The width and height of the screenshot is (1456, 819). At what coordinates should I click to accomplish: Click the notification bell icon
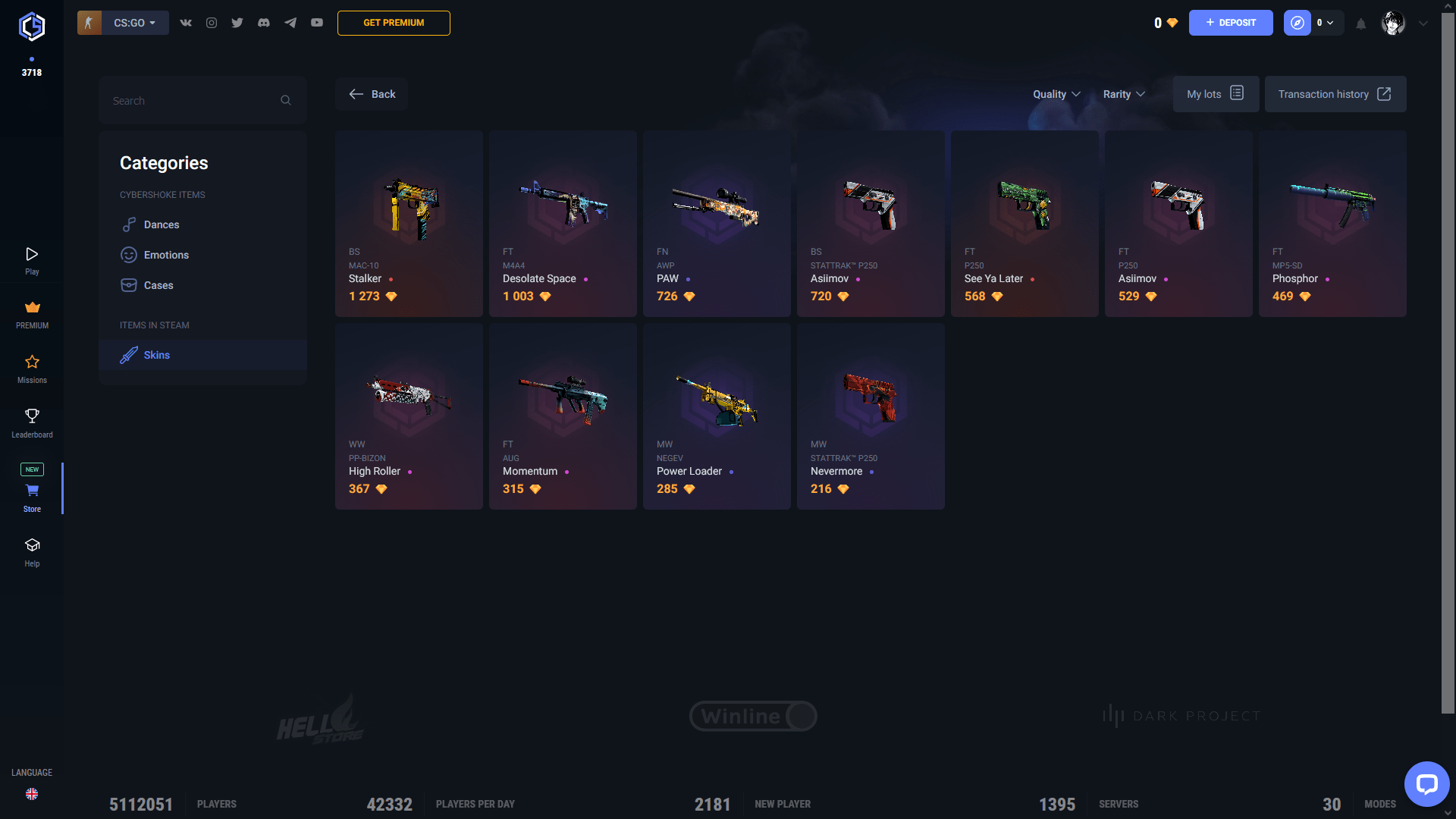(x=1360, y=24)
